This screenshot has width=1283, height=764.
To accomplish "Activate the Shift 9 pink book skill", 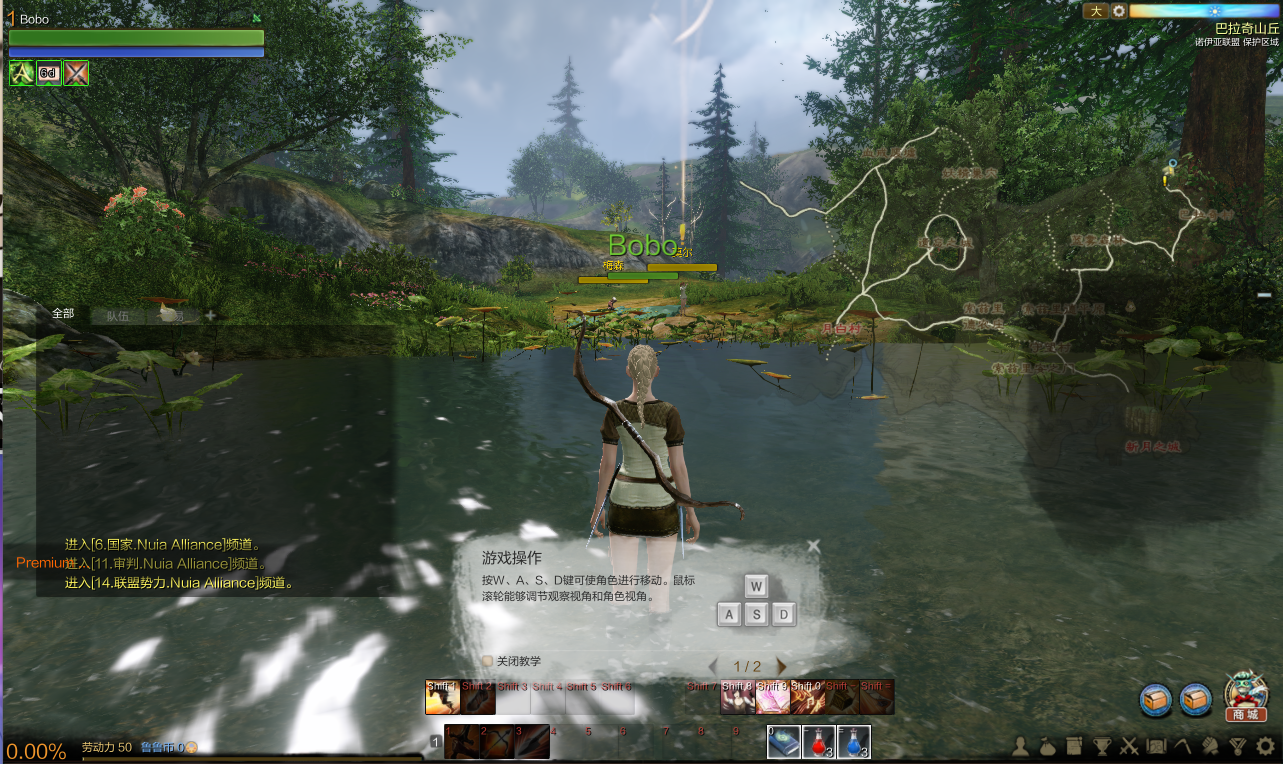I will (x=771, y=697).
